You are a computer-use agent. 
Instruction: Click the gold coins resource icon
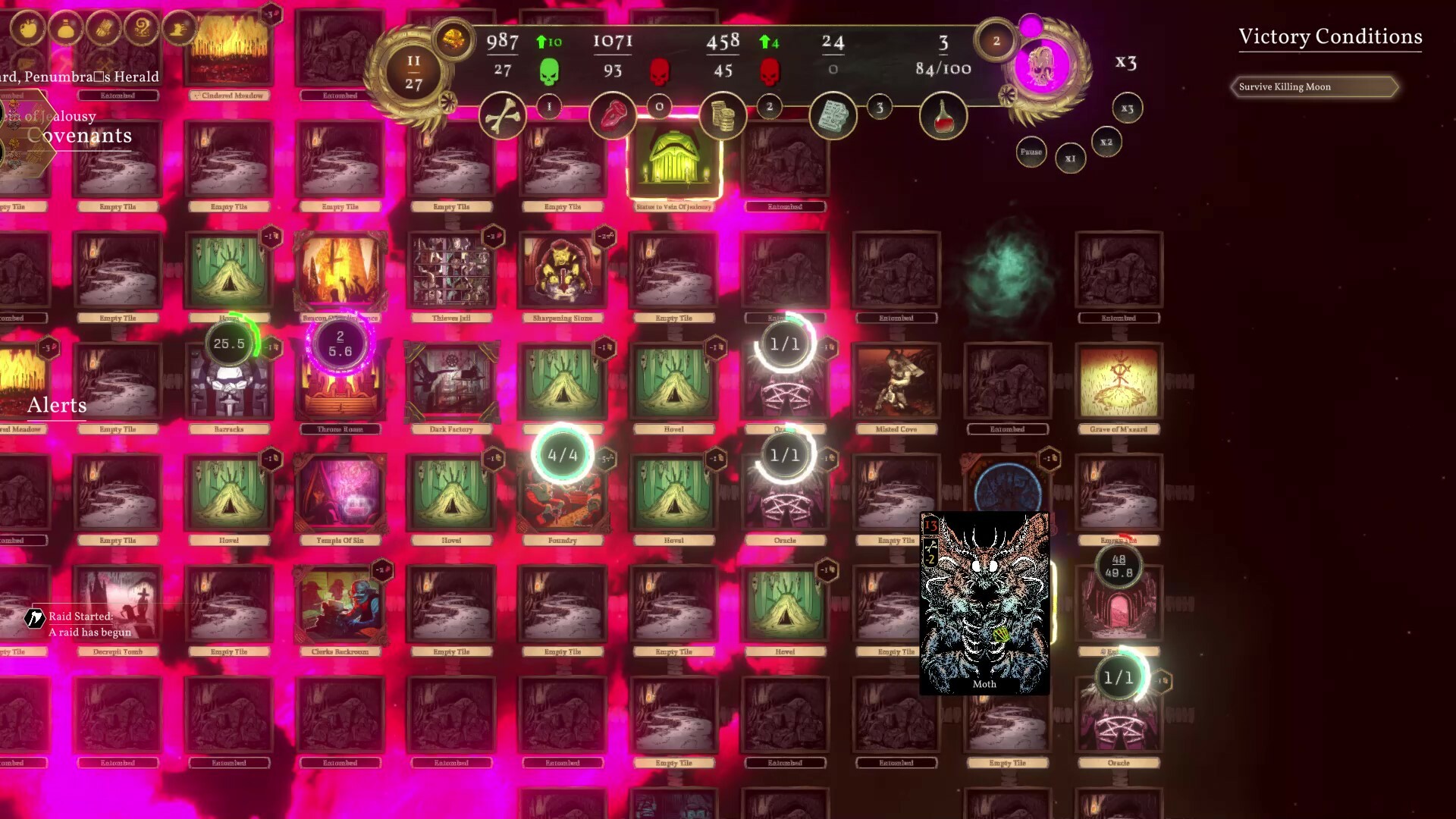coord(722,114)
